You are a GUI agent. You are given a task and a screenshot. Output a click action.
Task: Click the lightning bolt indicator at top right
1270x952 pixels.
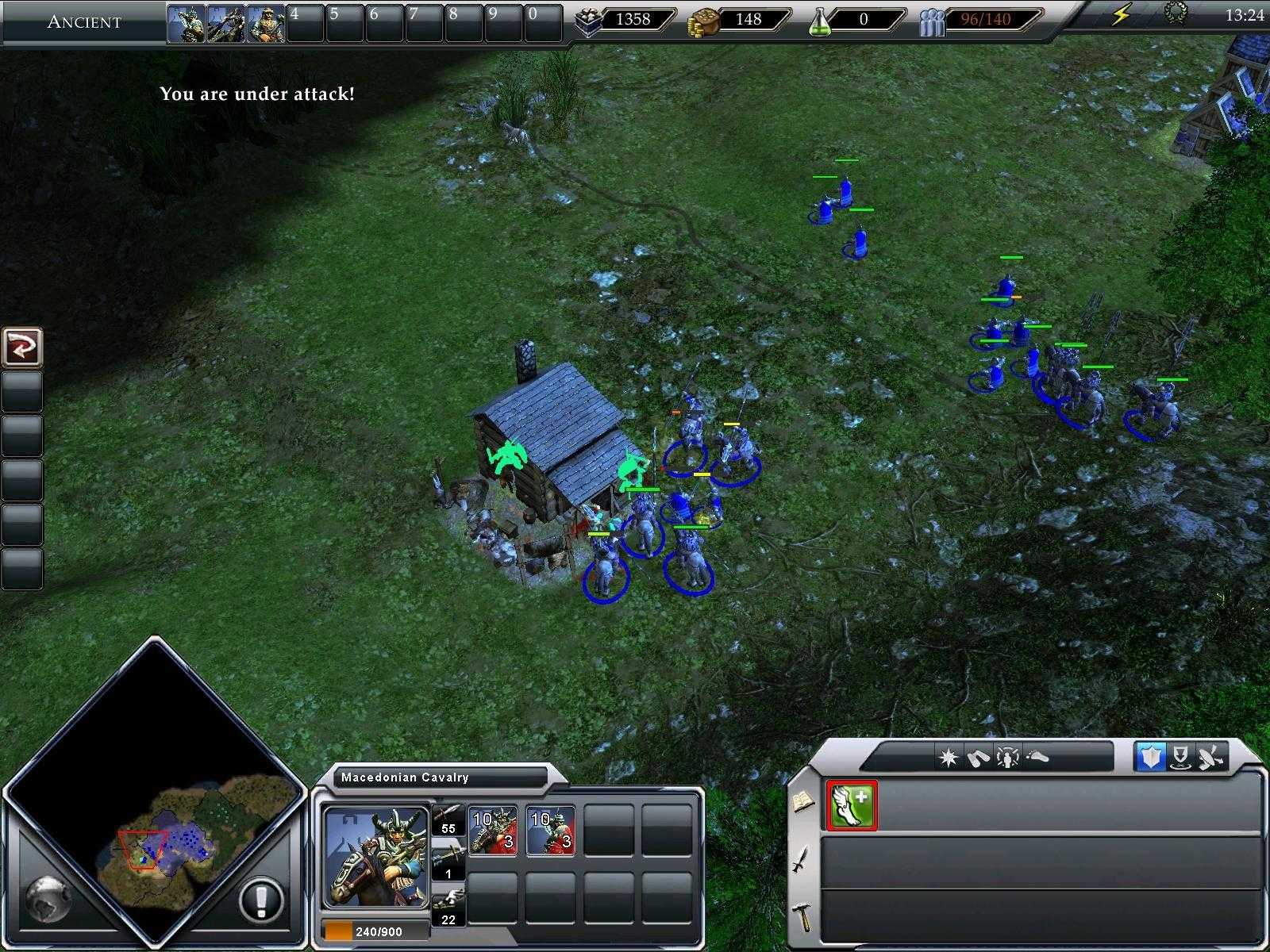(x=1122, y=13)
